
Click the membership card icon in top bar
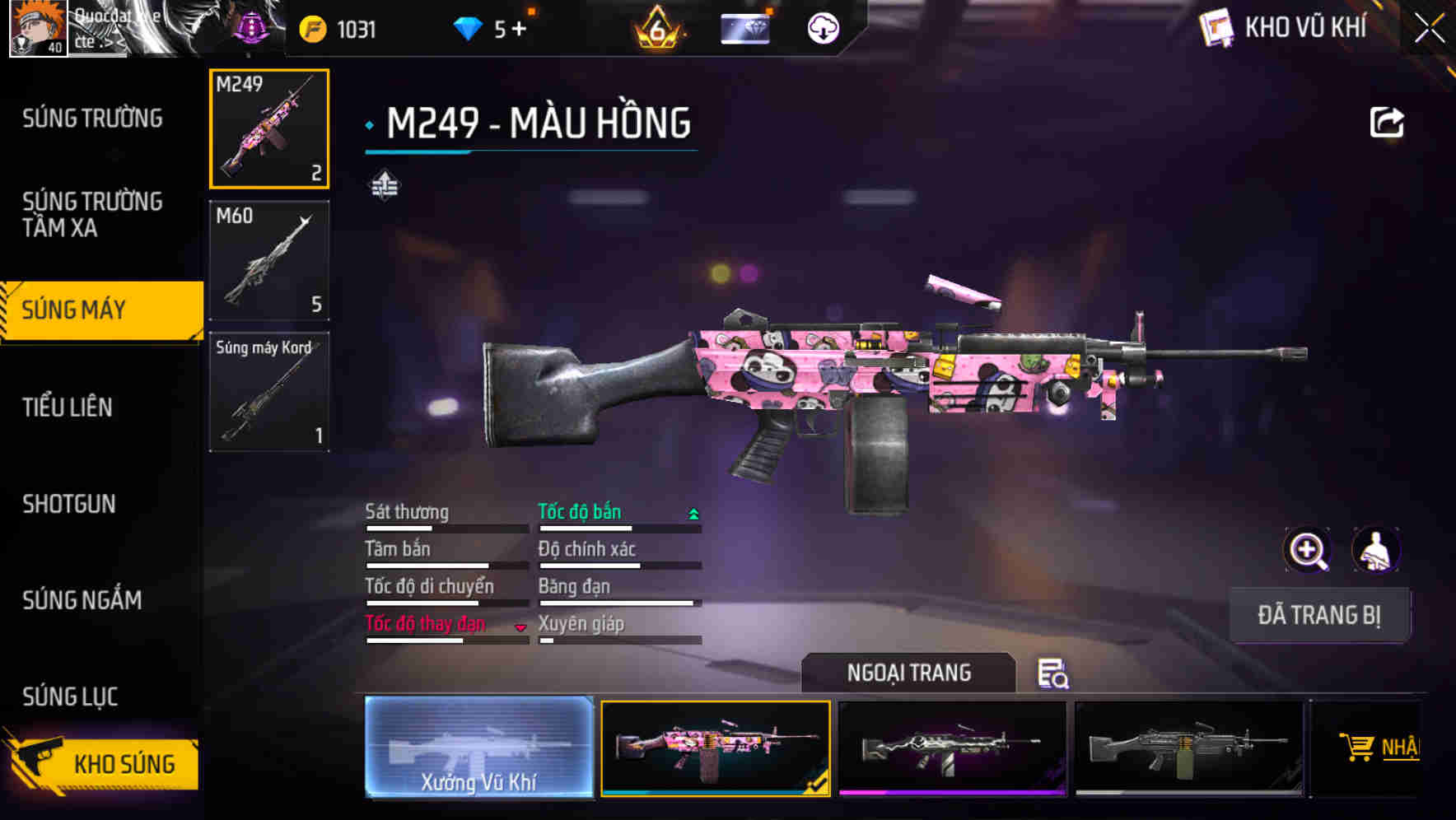[x=745, y=27]
